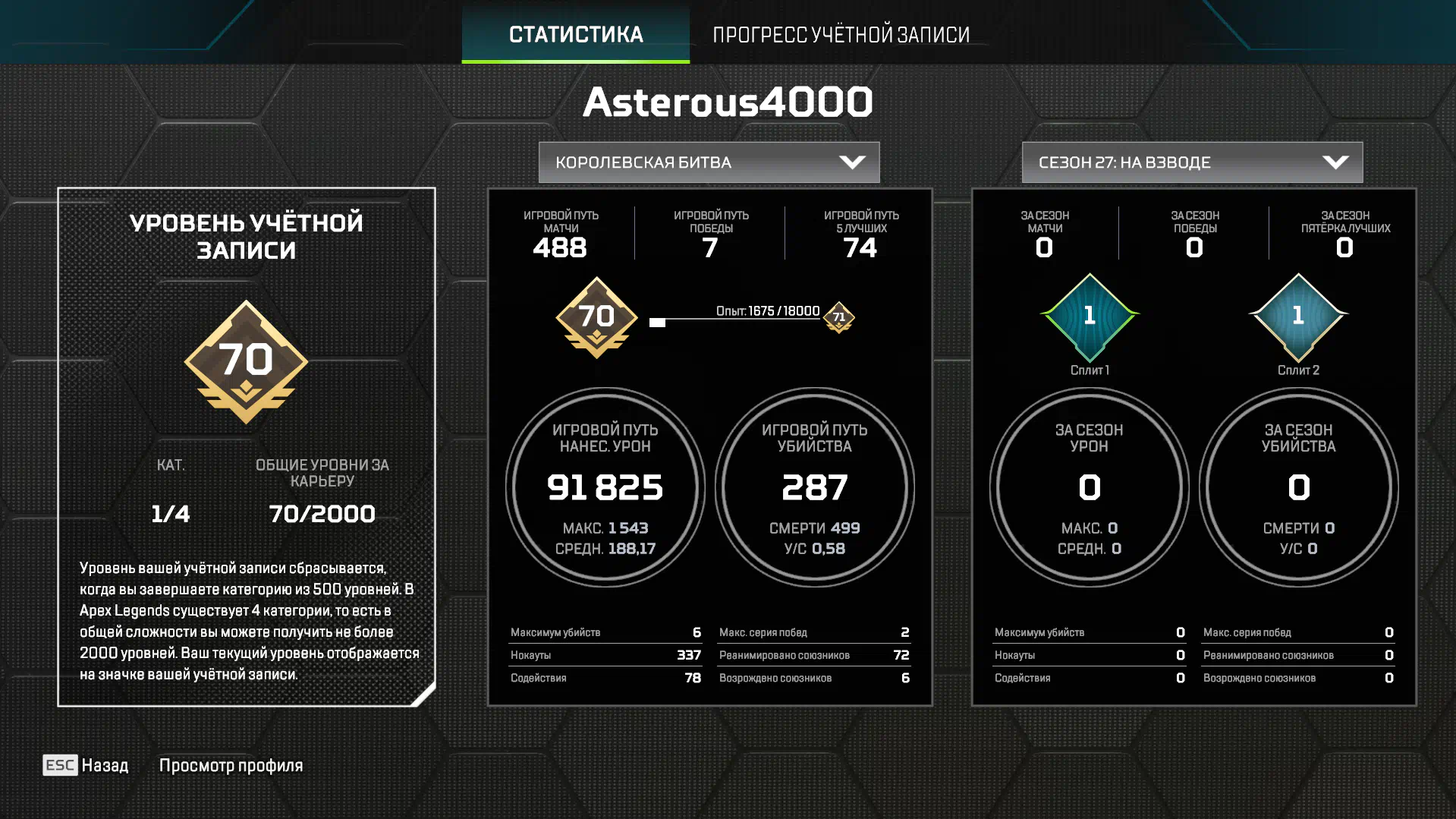Select the Сплит 1 rank badge
1456x819 pixels.
pos(1090,317)
